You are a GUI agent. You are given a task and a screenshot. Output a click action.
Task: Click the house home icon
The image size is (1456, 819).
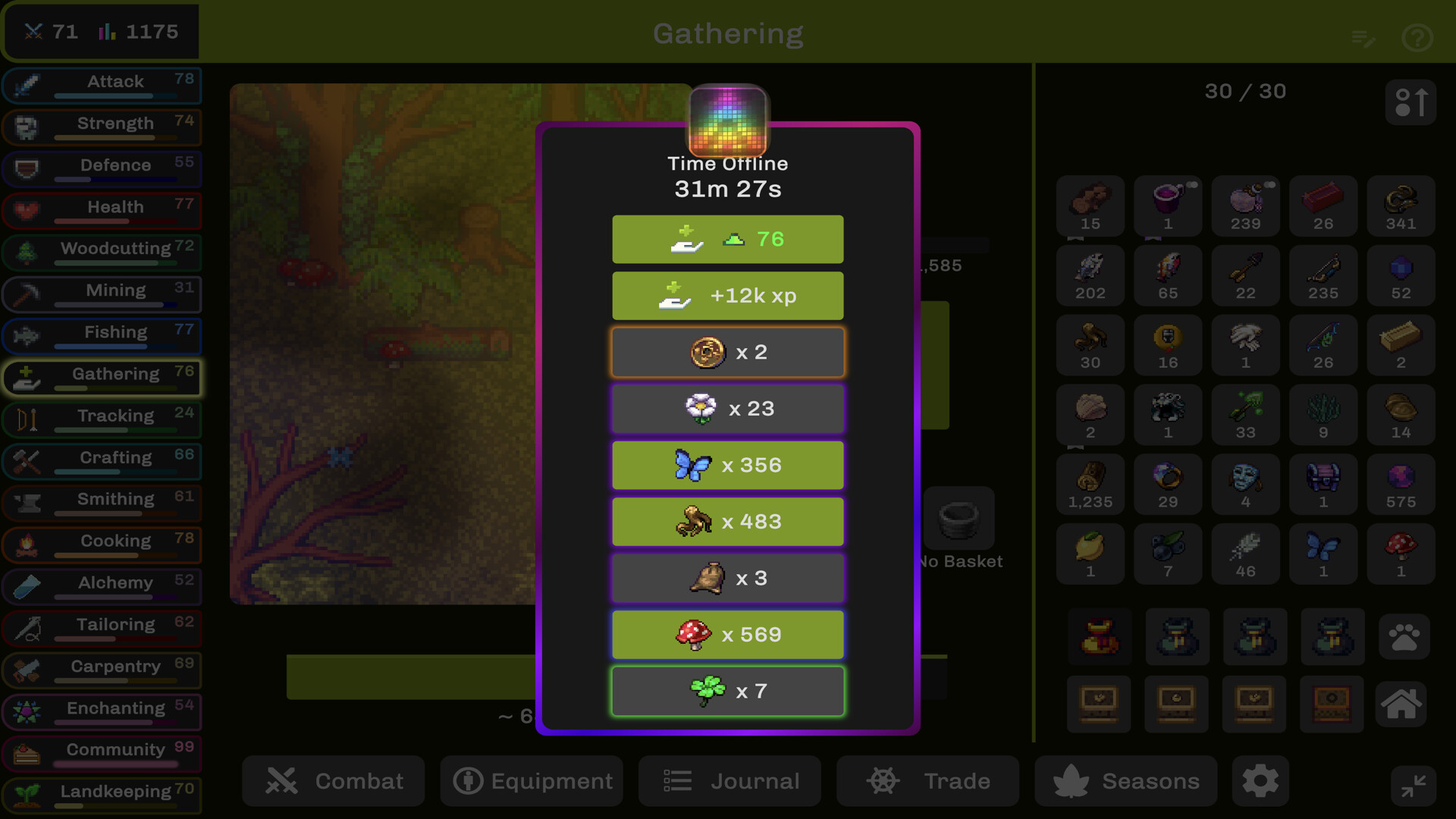1401,704
